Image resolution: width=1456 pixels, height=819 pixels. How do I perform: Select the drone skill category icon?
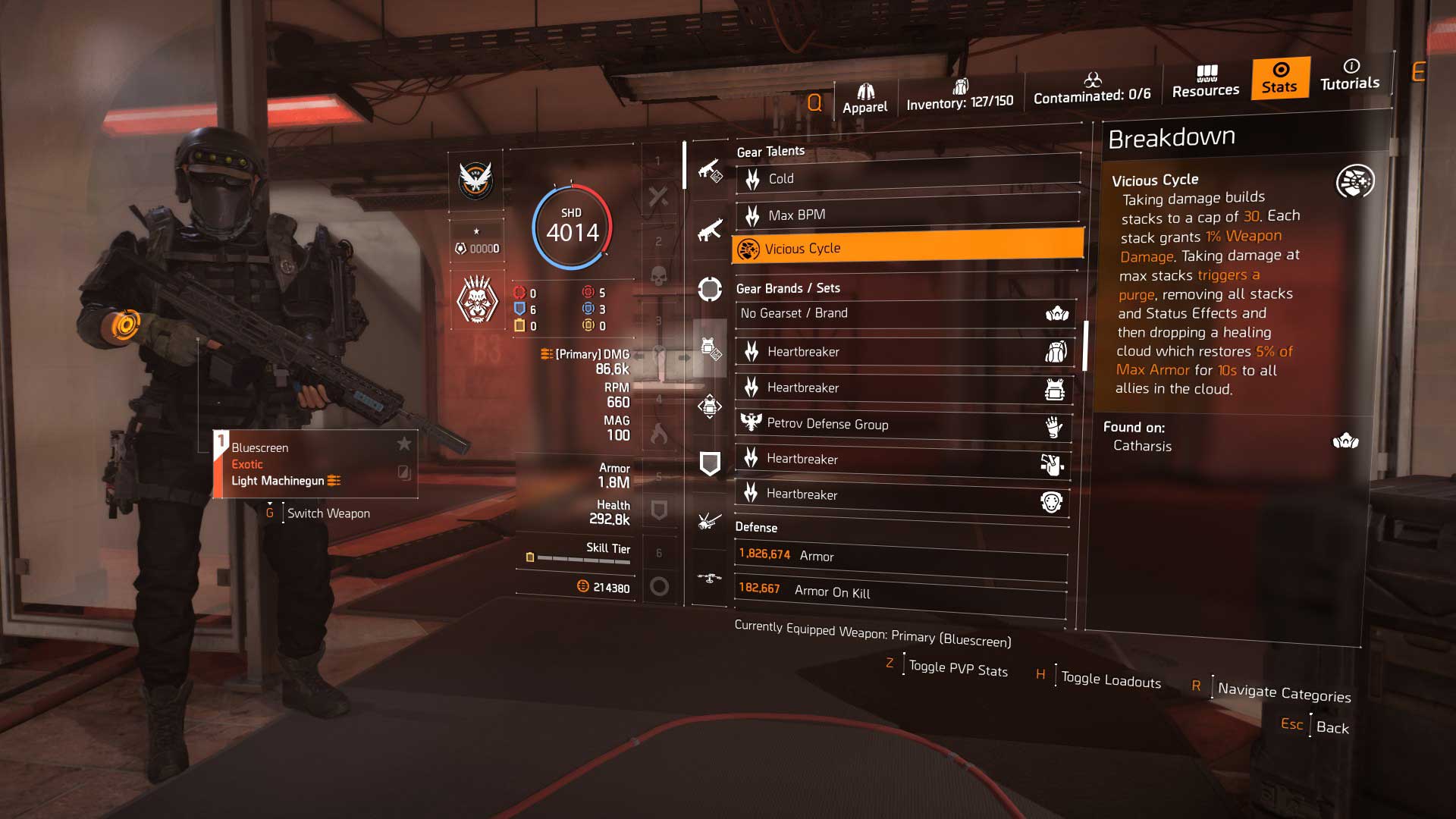pos(710,578)
